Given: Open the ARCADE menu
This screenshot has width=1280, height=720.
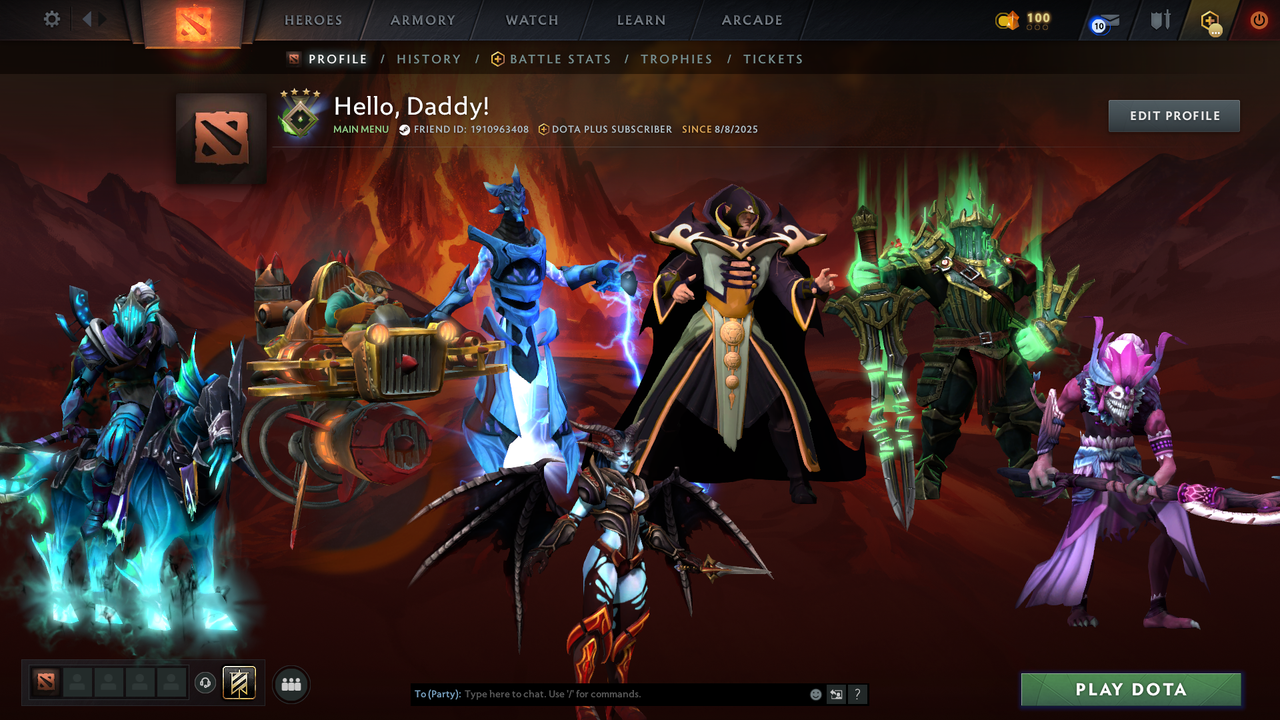Looking at the screenshot, I should [x=751, y=20].
